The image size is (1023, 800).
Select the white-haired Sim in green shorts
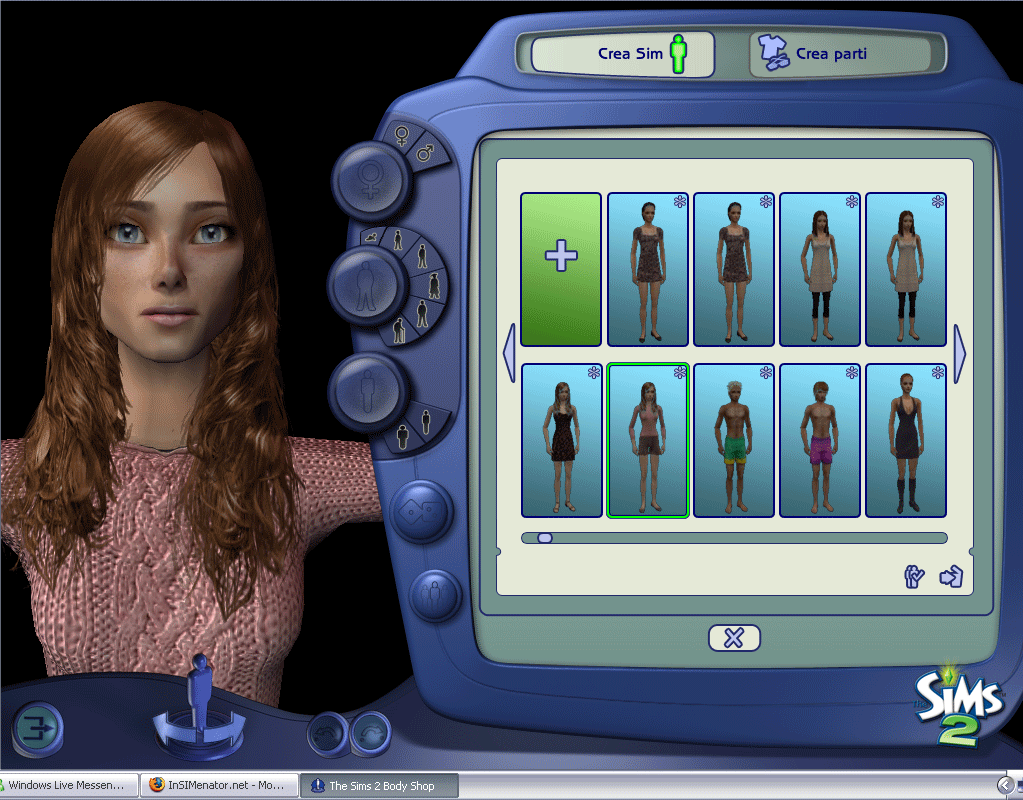(x=733, y=441)
